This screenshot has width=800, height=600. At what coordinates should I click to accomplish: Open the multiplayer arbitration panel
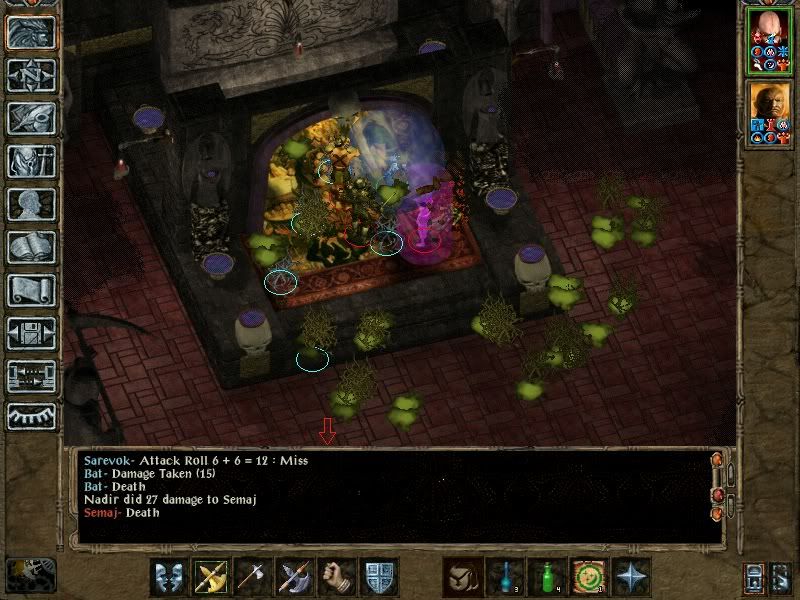tap(31, 376)
